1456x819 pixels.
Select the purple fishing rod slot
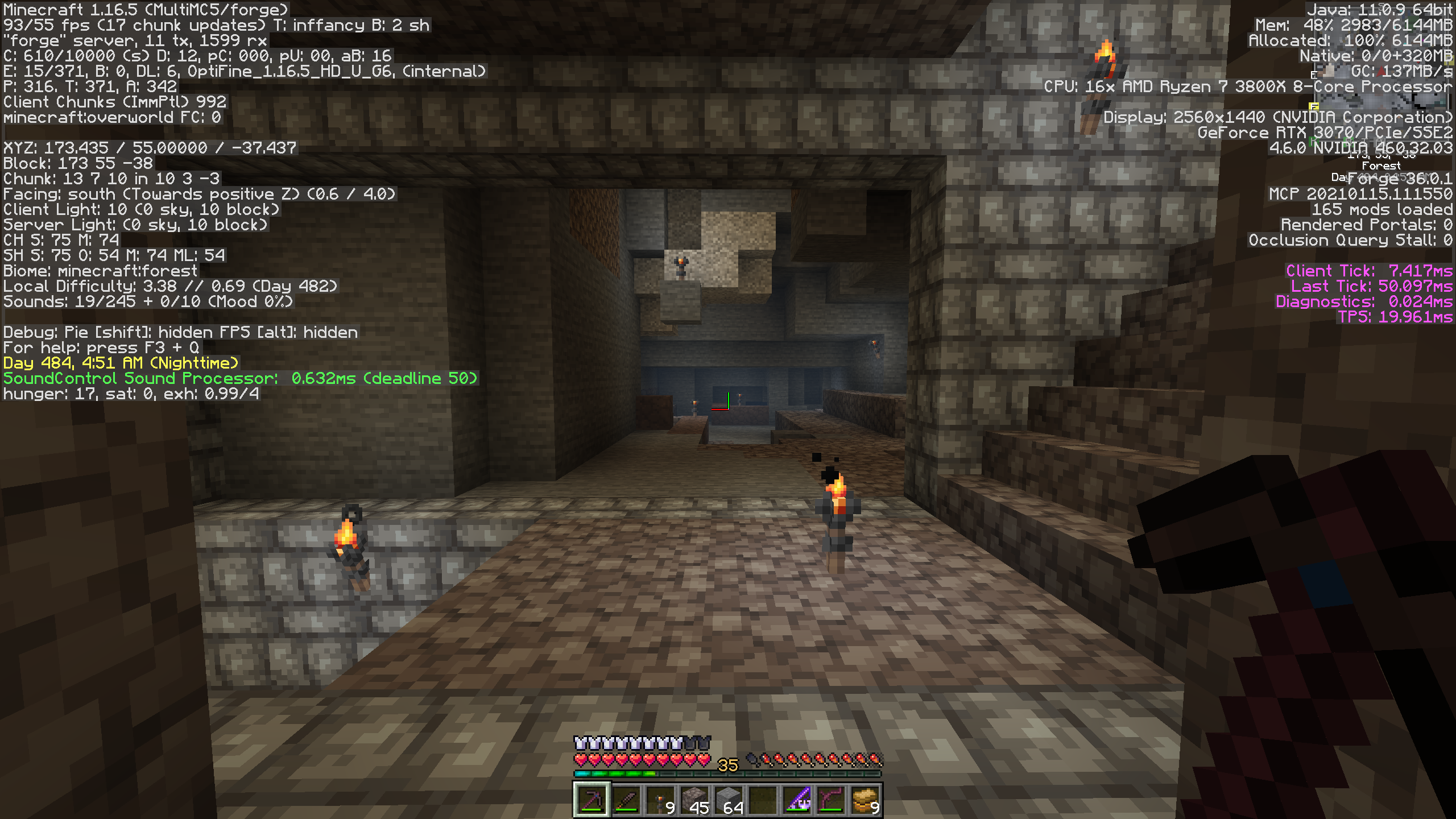click(797, 800)
